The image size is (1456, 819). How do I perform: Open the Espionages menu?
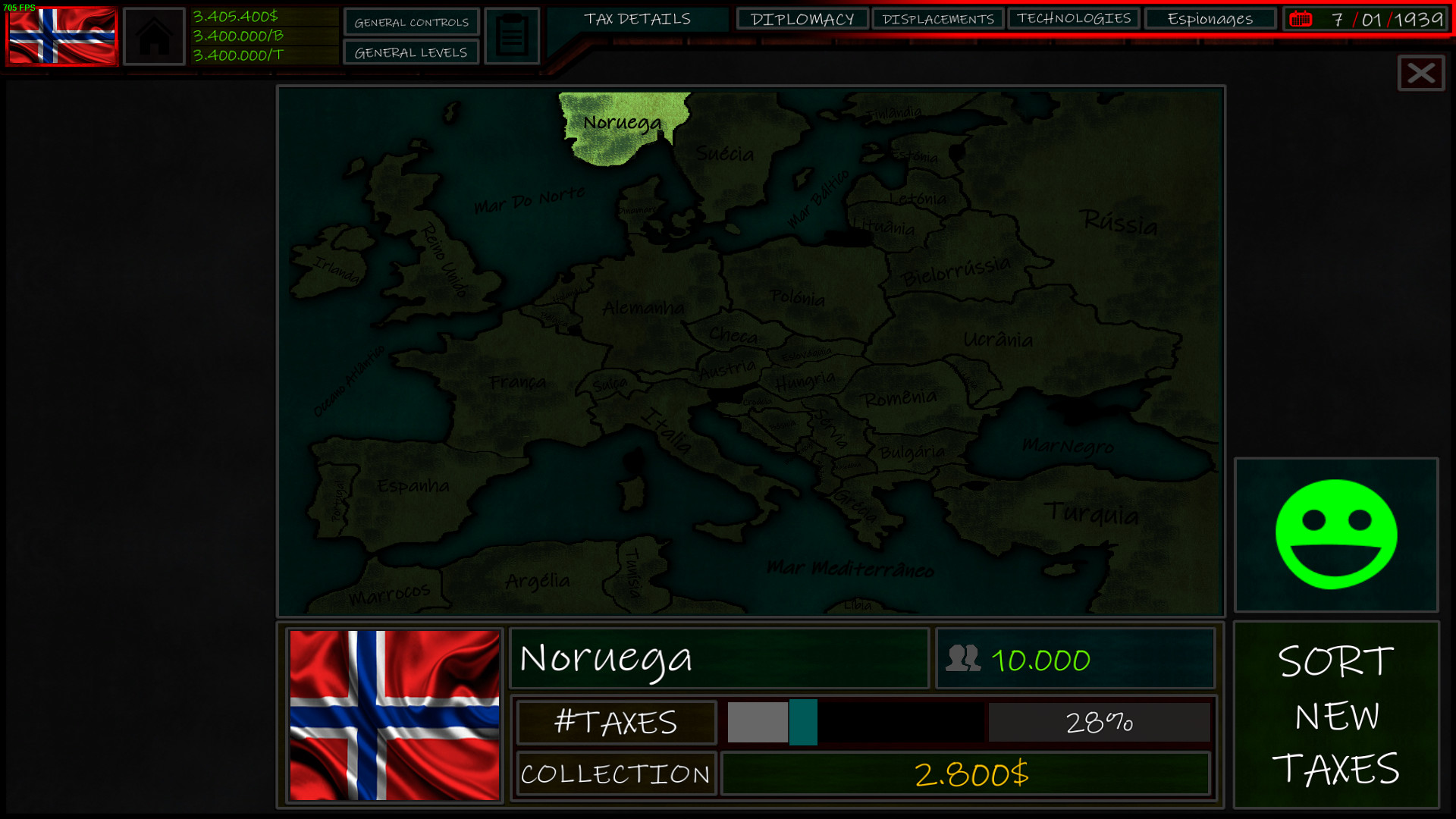pos(1210,18)
